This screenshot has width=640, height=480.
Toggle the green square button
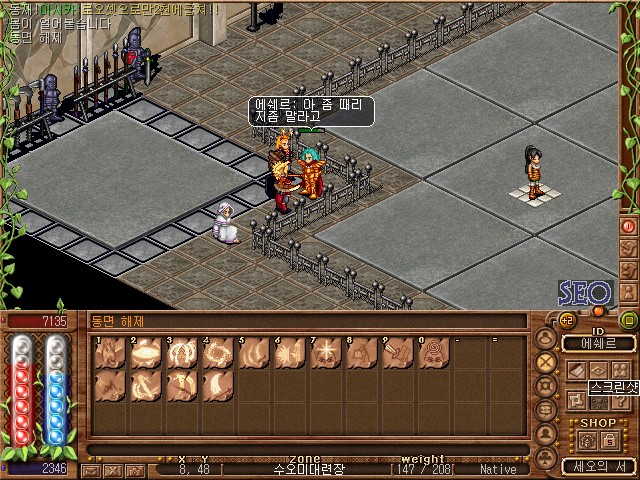pyautogui.click(x=628, y=320)
